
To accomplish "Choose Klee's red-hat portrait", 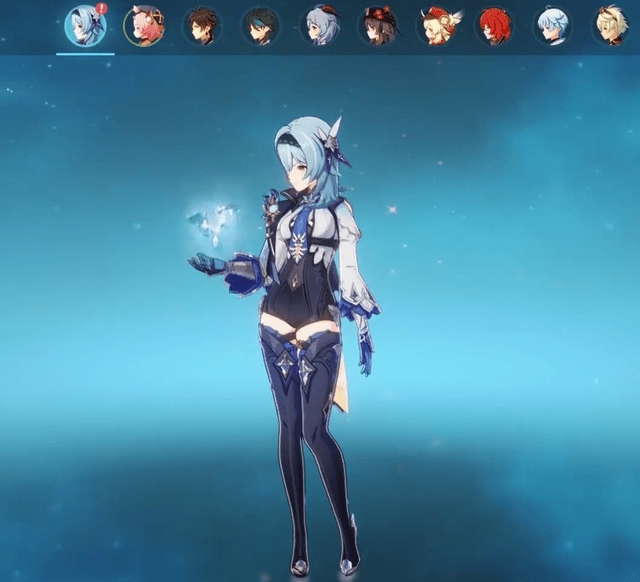I will point(436,26).
